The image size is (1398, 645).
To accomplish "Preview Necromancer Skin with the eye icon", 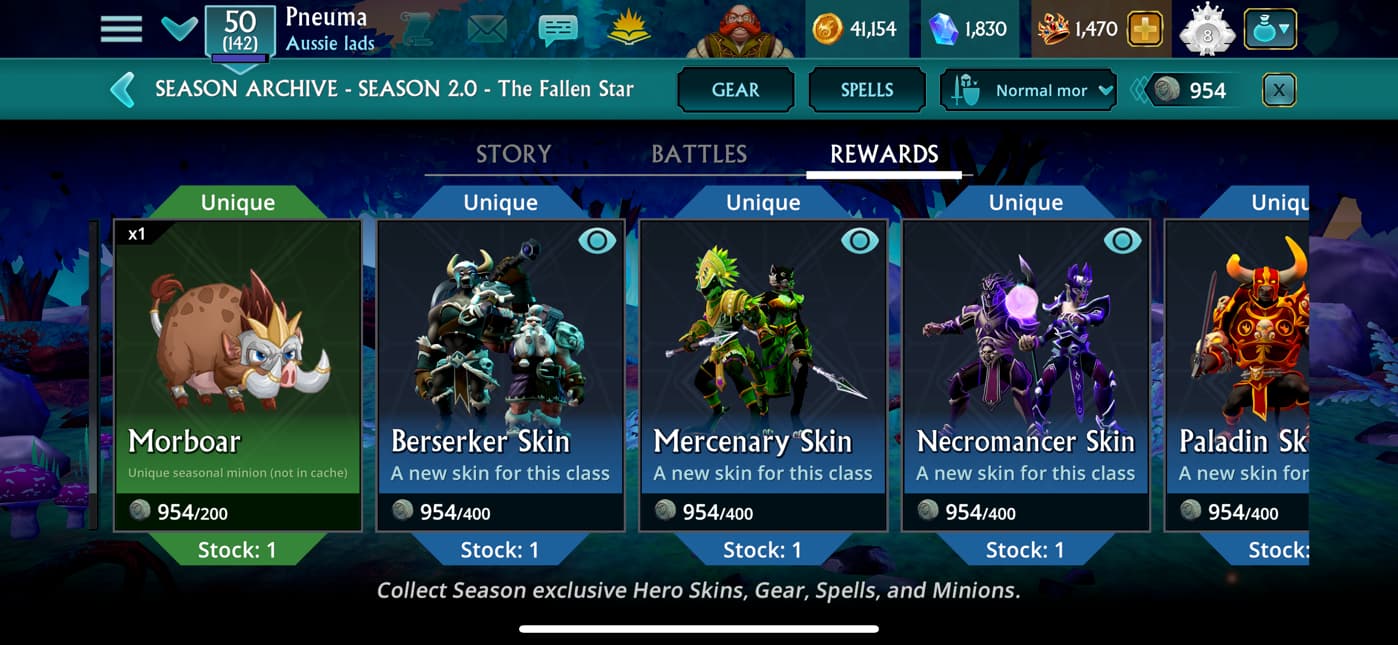I will point(1122,241).
